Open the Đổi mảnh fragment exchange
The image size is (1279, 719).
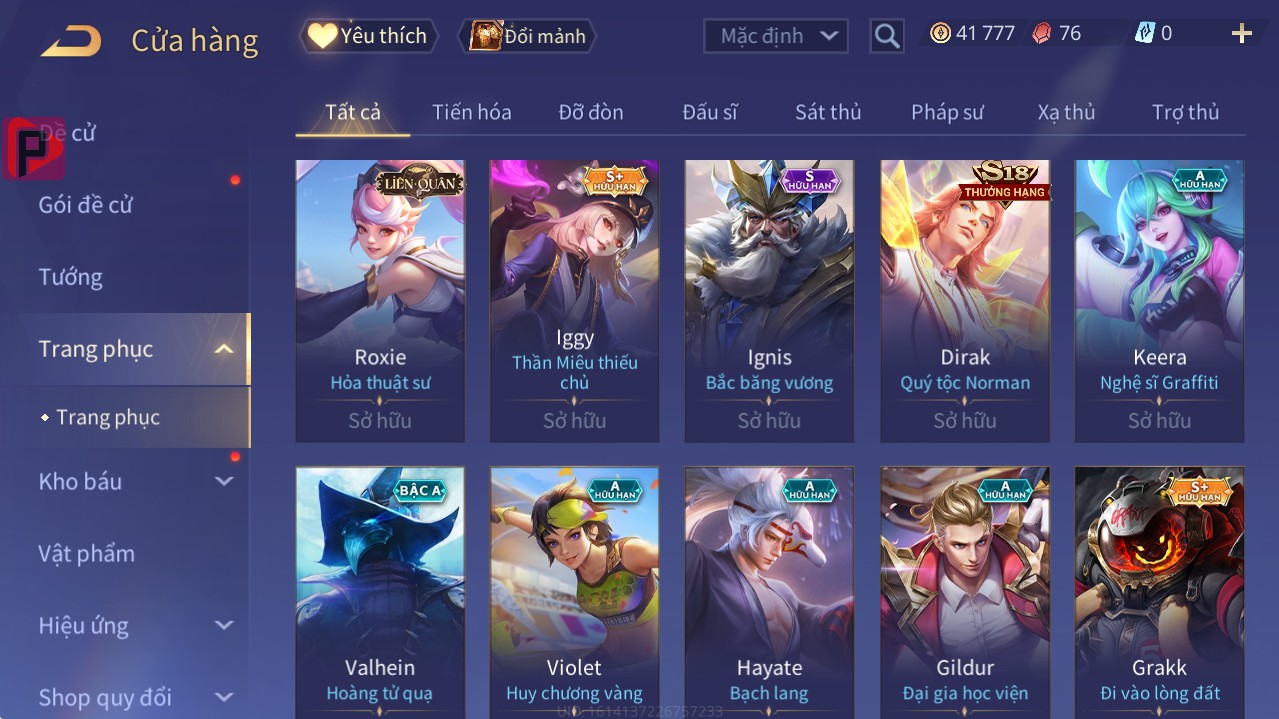click(527, 36)
